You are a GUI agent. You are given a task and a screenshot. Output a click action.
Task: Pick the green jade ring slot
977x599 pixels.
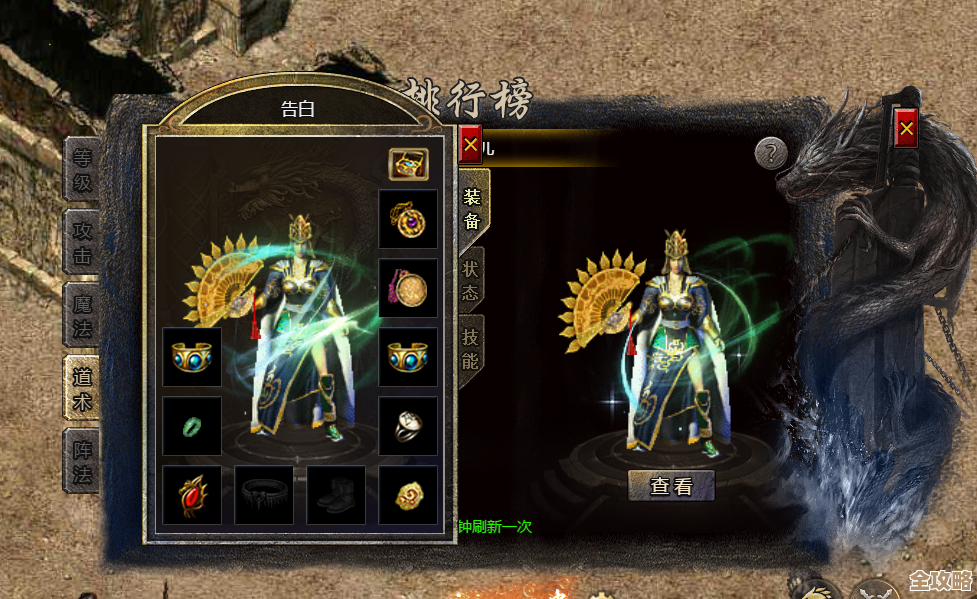tap(192, 426)
